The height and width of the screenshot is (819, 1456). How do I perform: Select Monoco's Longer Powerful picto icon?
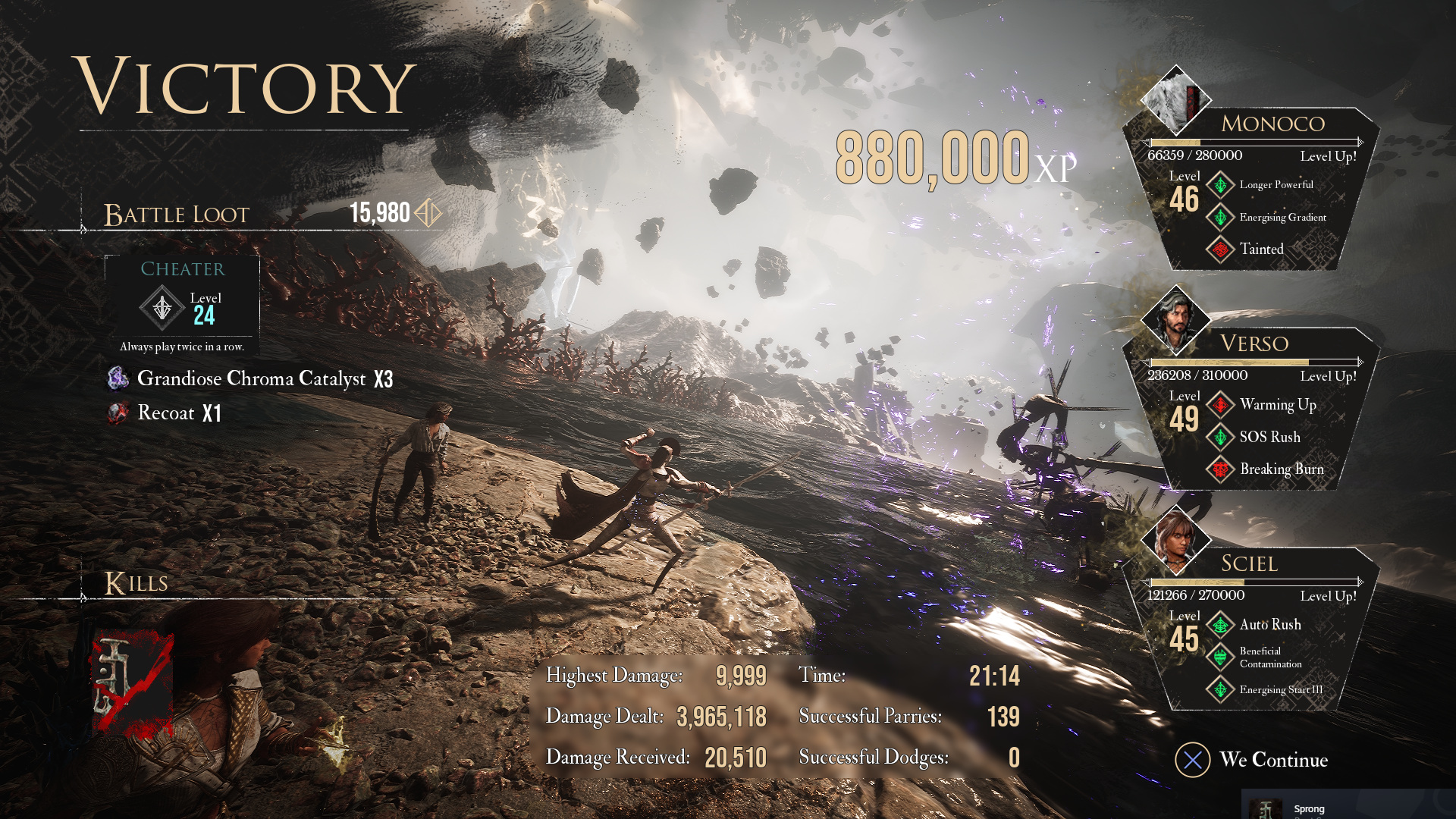tap(1220, 185)
